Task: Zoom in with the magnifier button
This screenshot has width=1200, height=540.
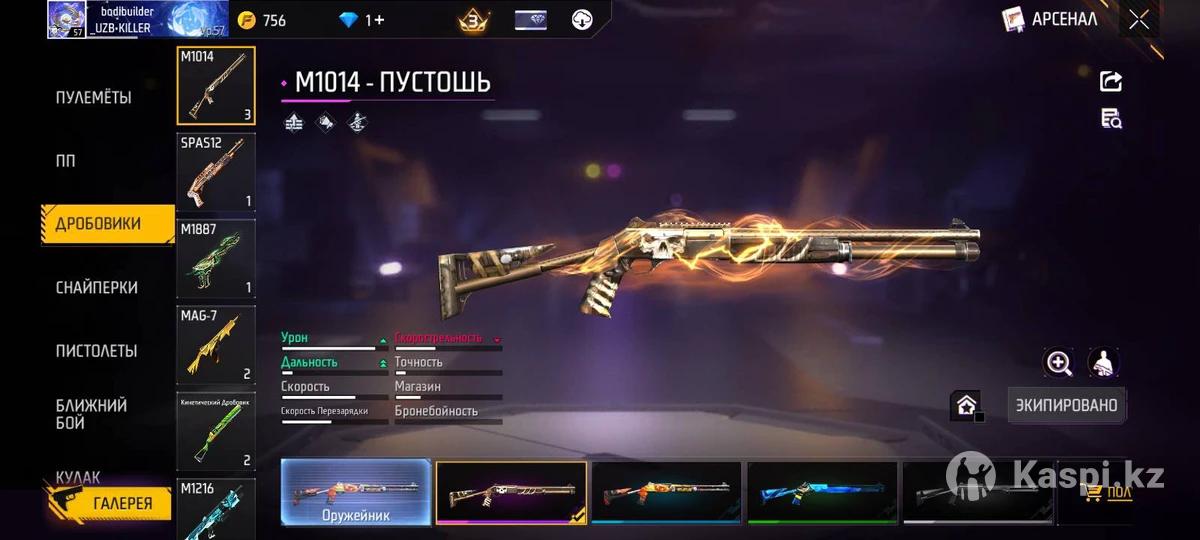Action: [x=1058, y=363]
